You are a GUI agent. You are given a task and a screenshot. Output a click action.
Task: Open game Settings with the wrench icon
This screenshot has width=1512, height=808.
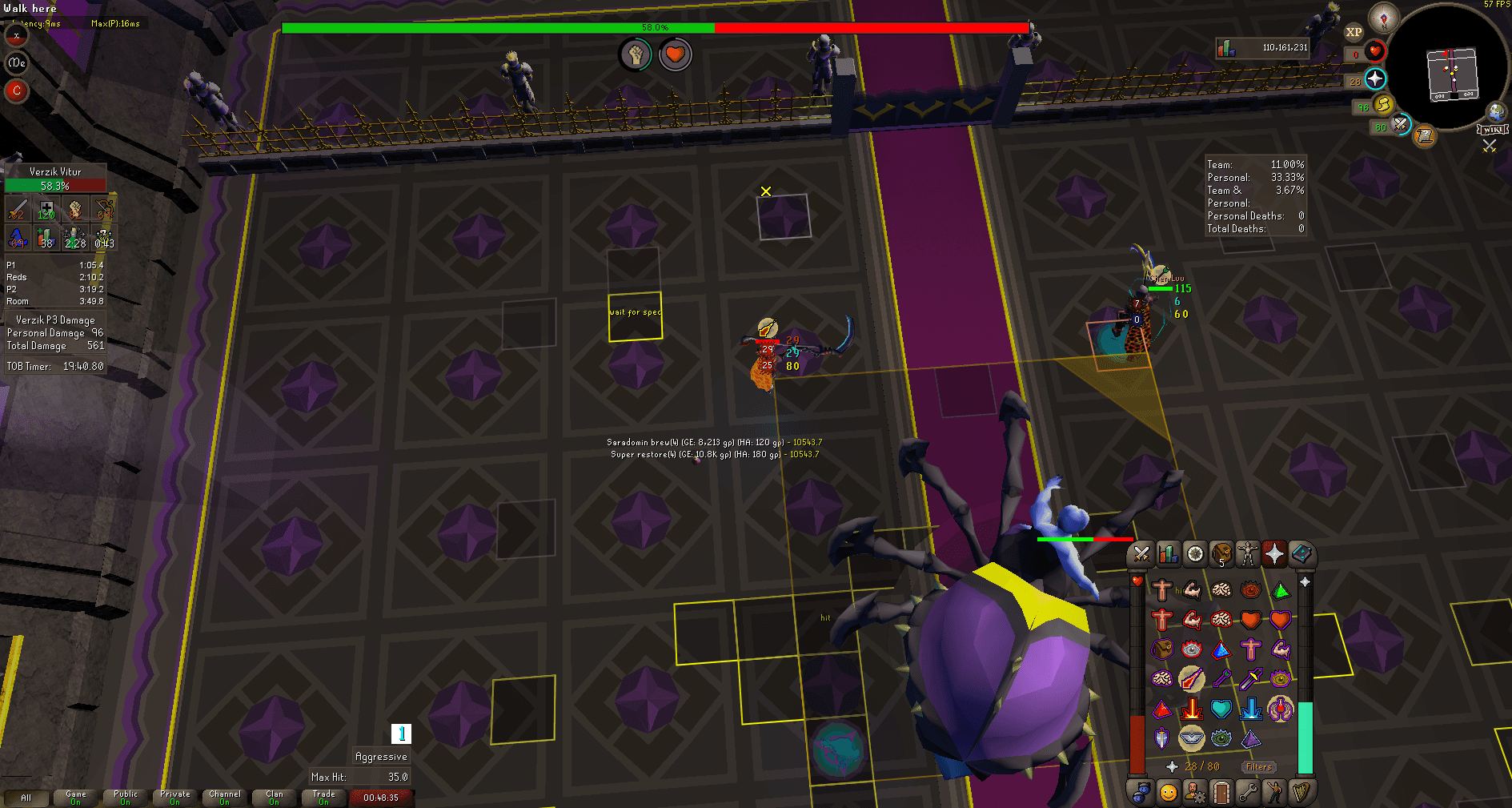point(1248,794)
